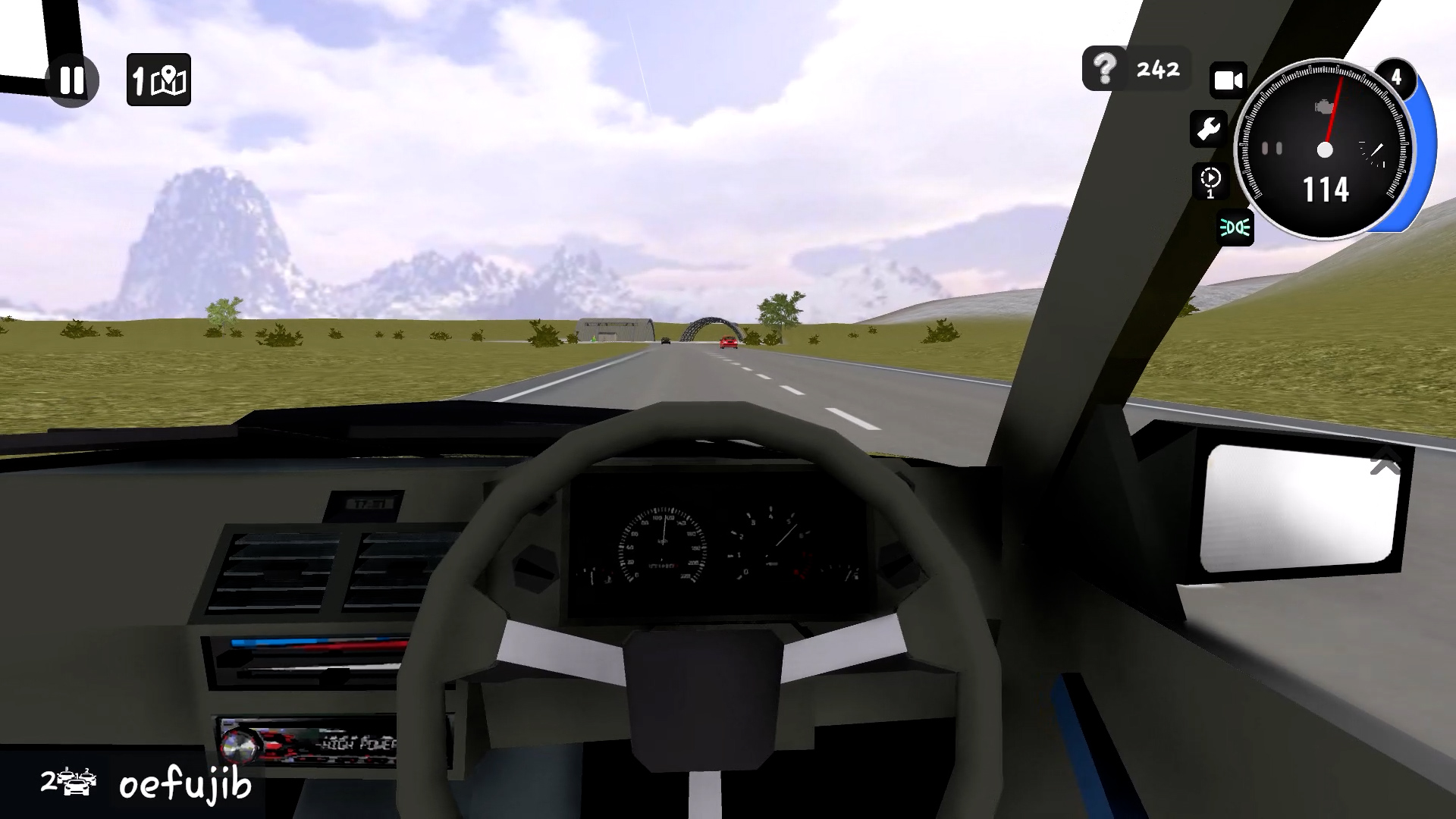Toggle the camera perspective view
The image size is (1456, 819).
(1228, 80)
